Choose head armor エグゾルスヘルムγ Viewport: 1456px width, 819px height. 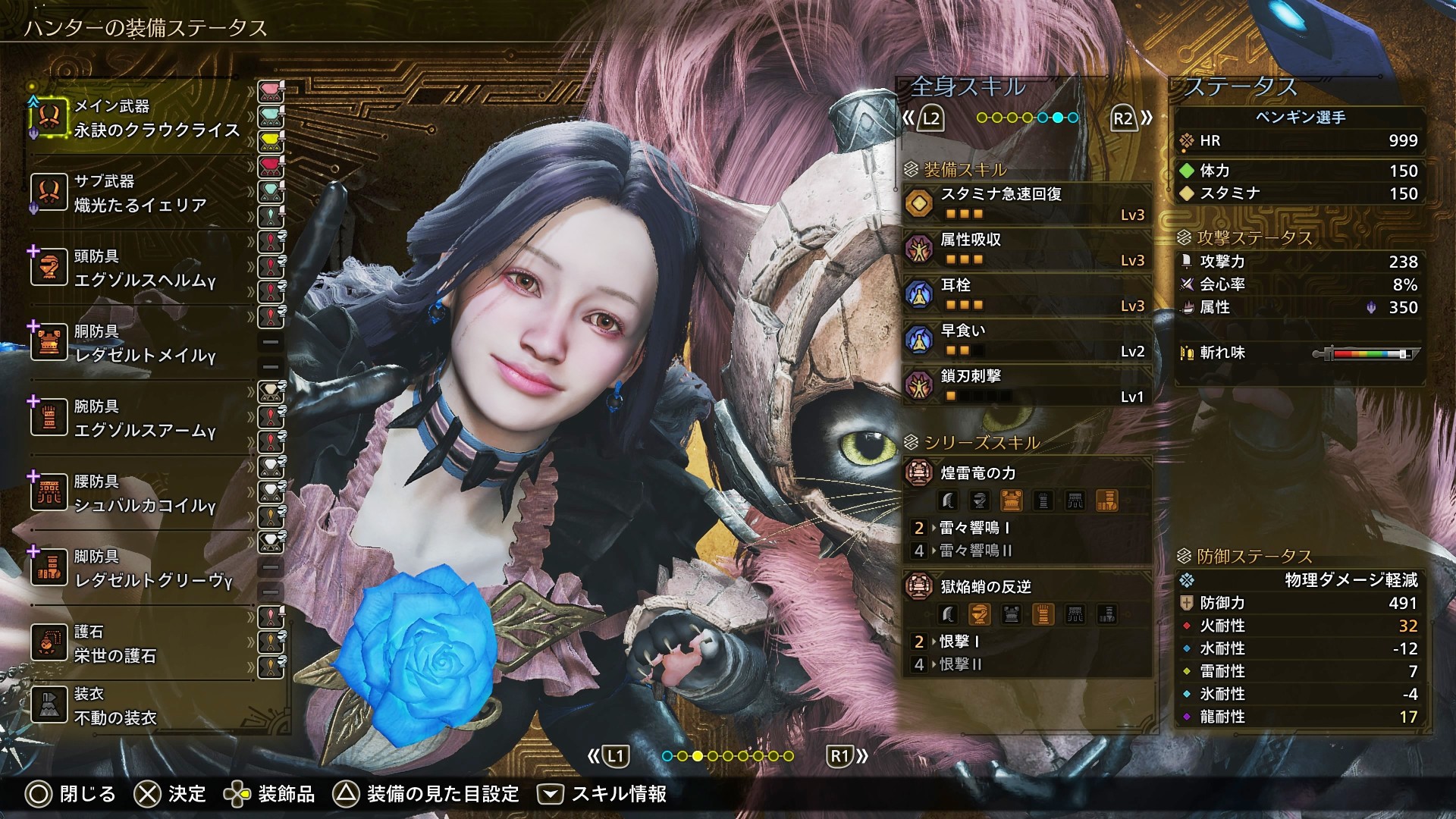(x=144, y=269)
